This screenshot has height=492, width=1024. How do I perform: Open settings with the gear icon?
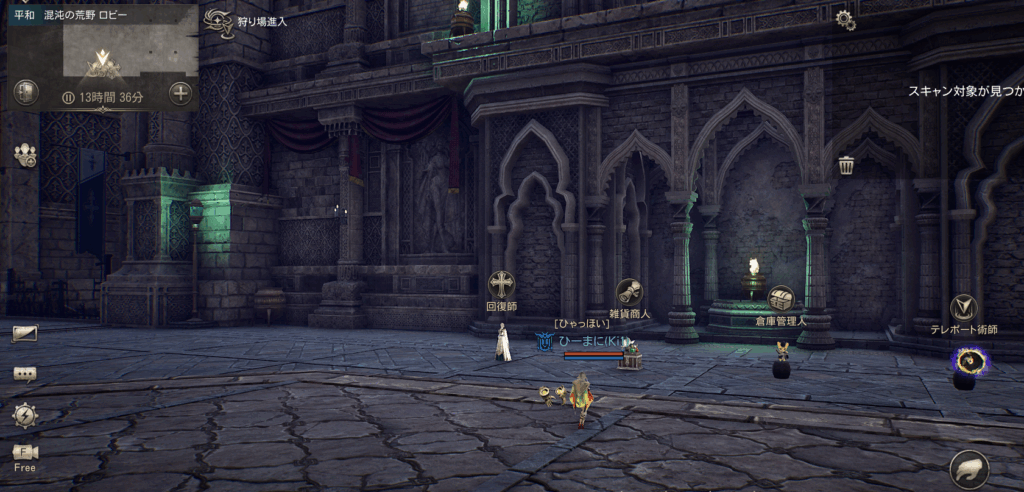point(845,19)
